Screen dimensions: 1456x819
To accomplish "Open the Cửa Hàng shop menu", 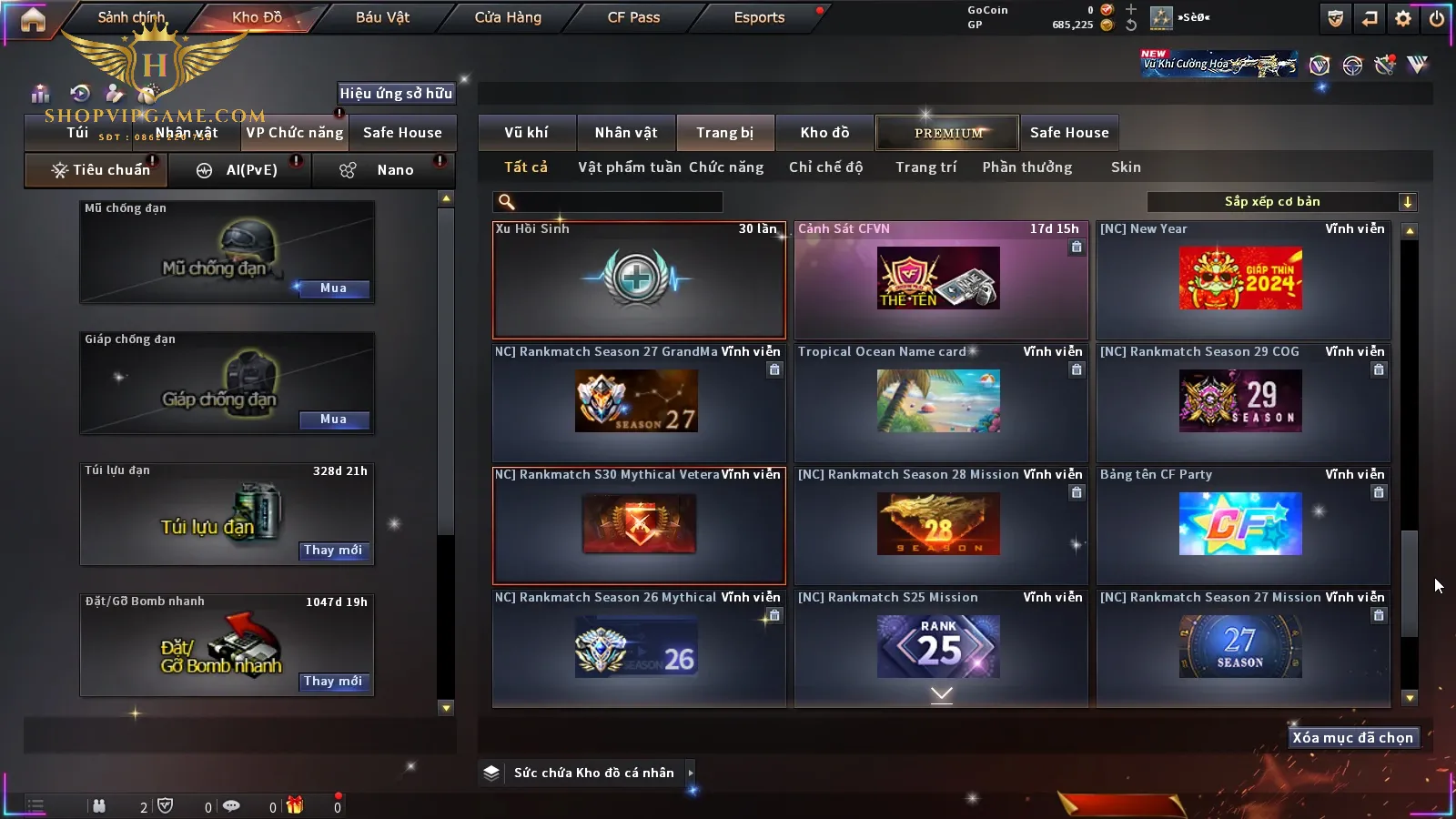I will pos(508,17).
